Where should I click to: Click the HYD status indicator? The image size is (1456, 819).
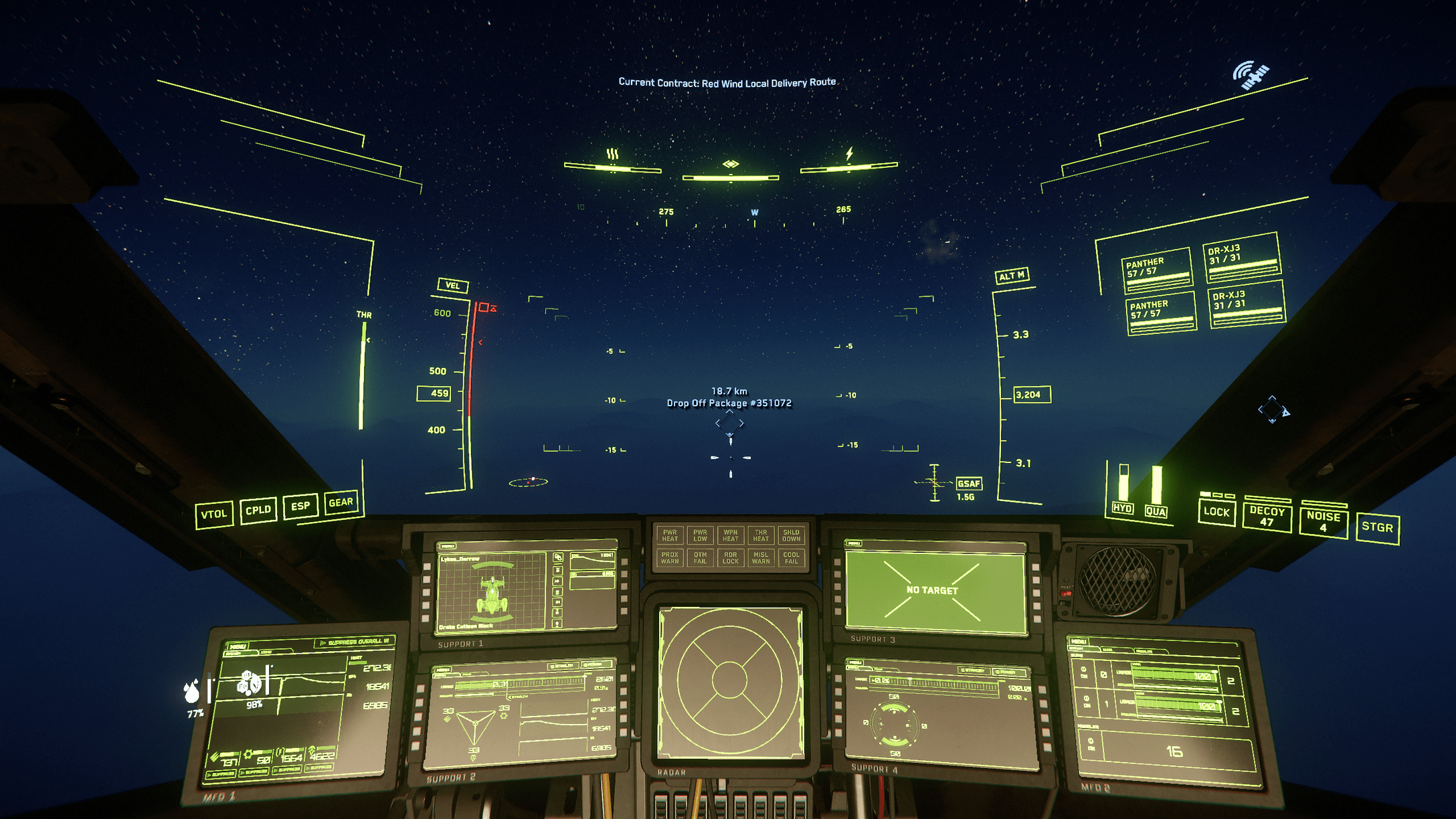point(1121,510)
